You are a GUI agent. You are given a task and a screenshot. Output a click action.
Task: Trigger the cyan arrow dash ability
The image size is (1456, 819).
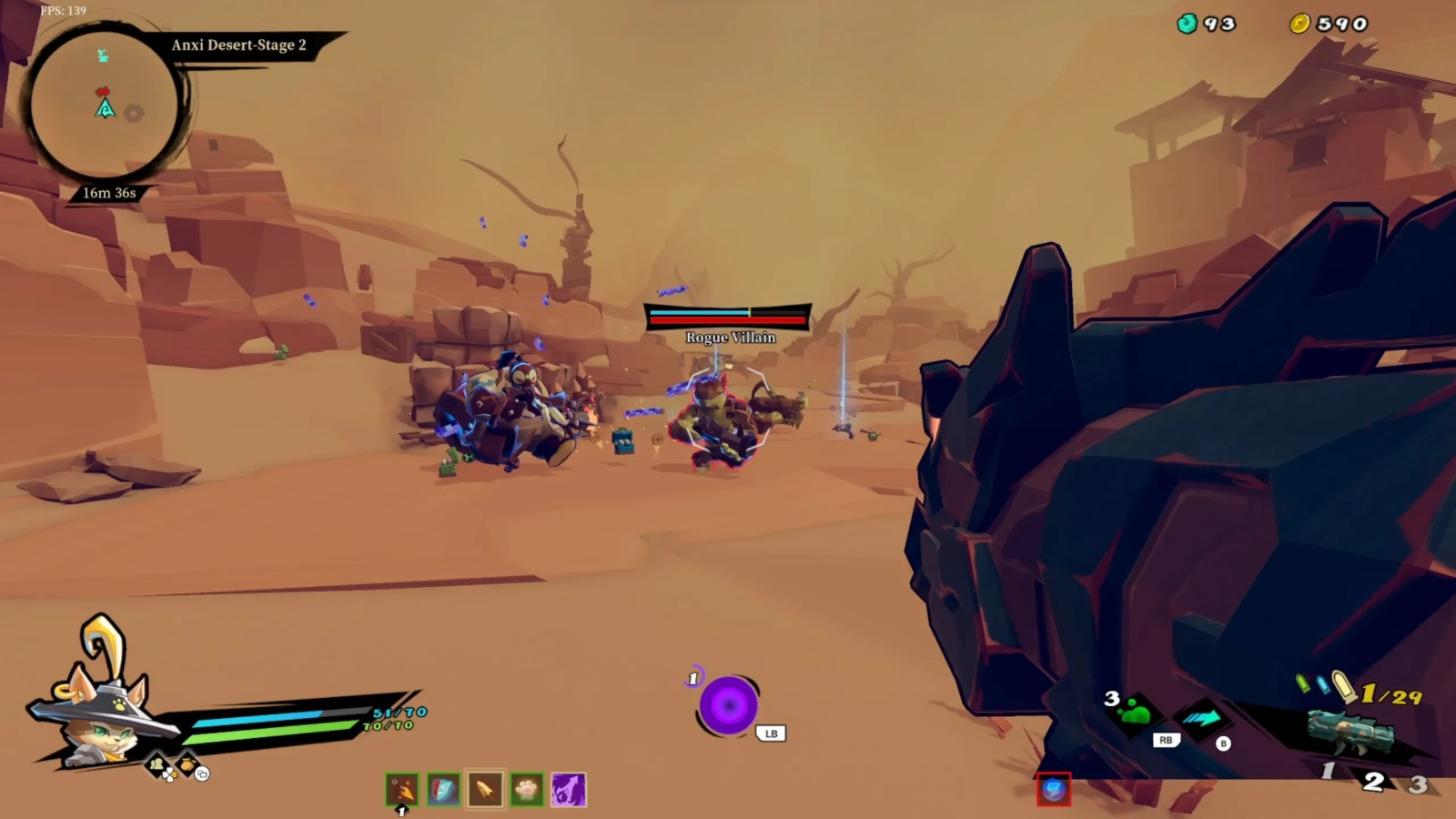tap(1201, 719)
